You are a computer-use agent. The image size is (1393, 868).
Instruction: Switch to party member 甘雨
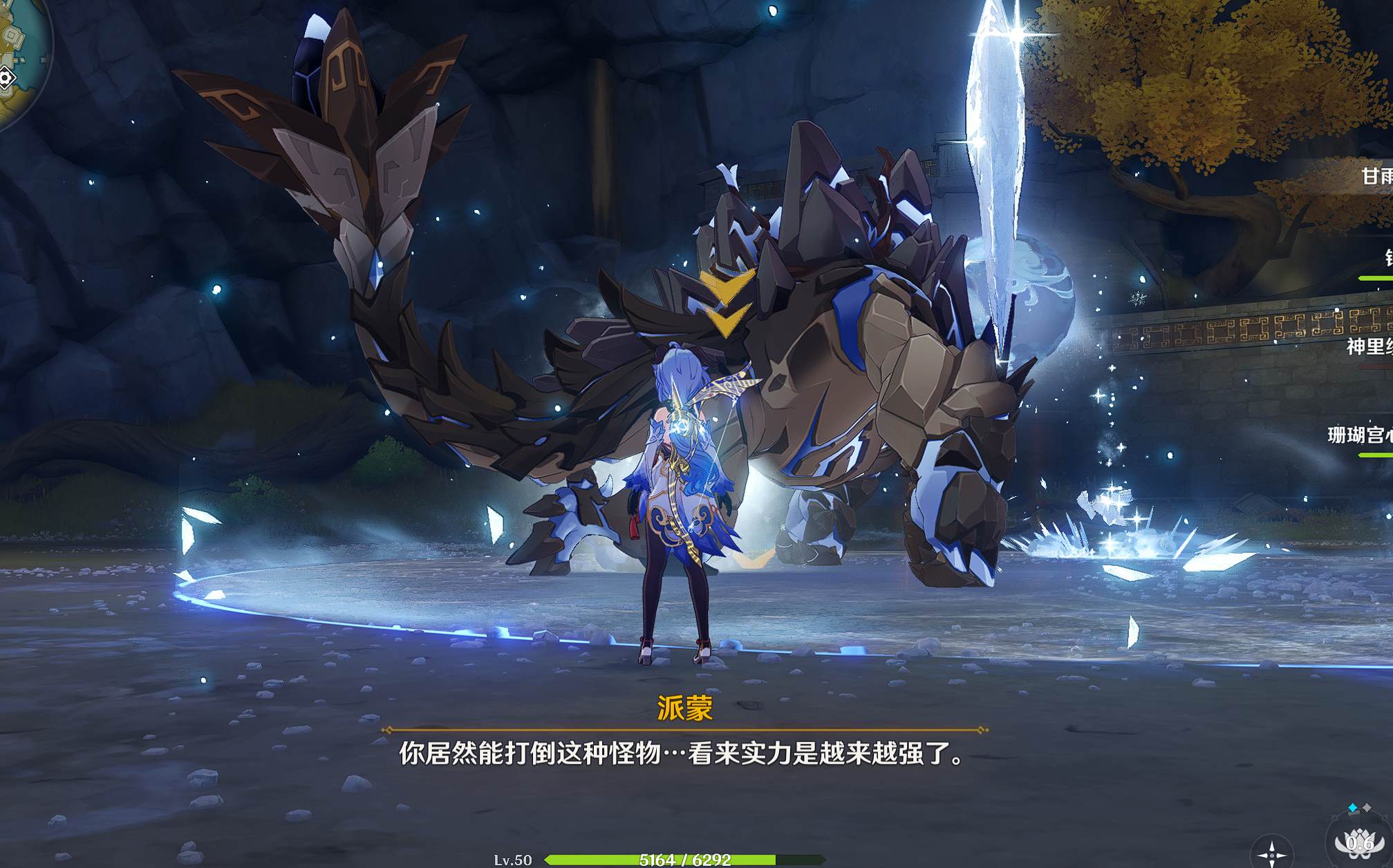[1376, 176]
